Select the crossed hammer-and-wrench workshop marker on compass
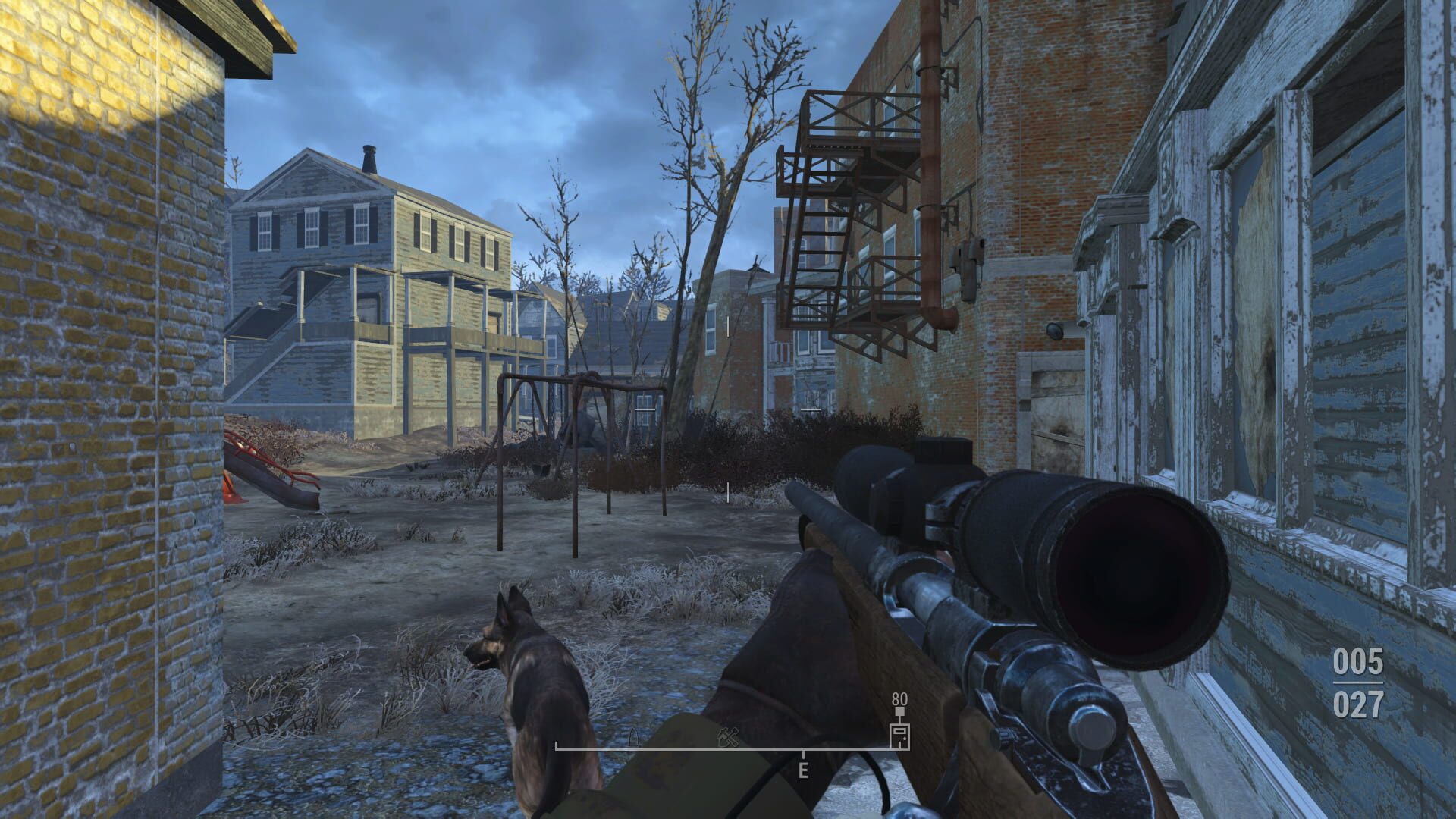Viewport: 1456px width, 819px height. 729,737
